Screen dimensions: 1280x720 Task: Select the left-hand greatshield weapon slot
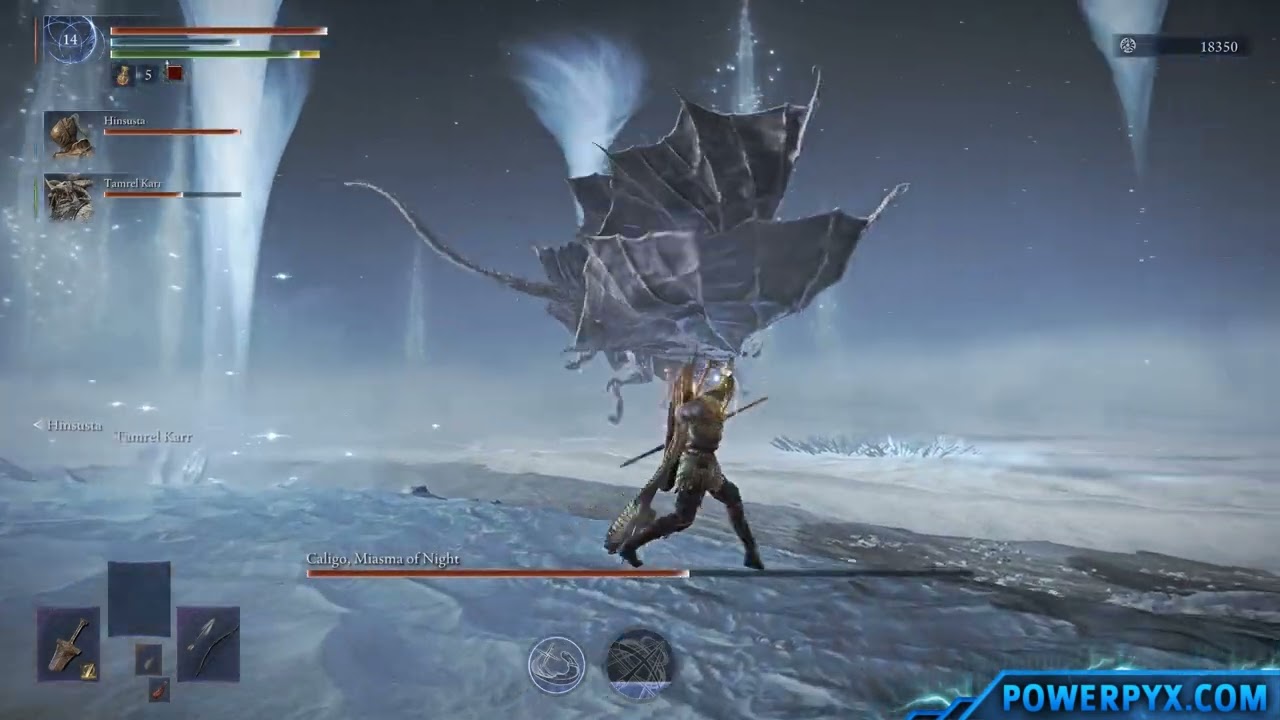[69, 644]
